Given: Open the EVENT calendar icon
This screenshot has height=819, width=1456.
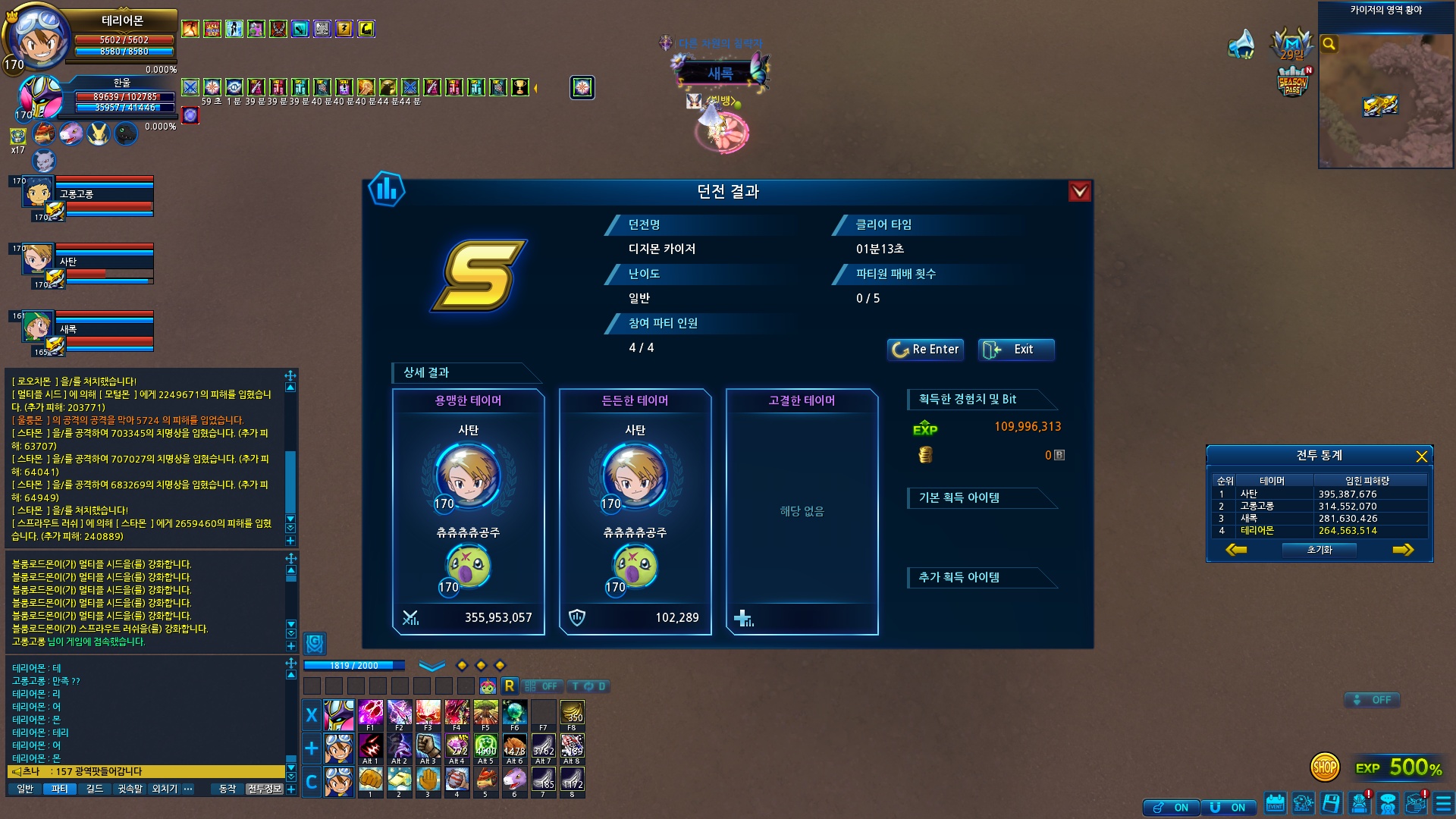Looking at the screenshot, I should coord(1275,803).
